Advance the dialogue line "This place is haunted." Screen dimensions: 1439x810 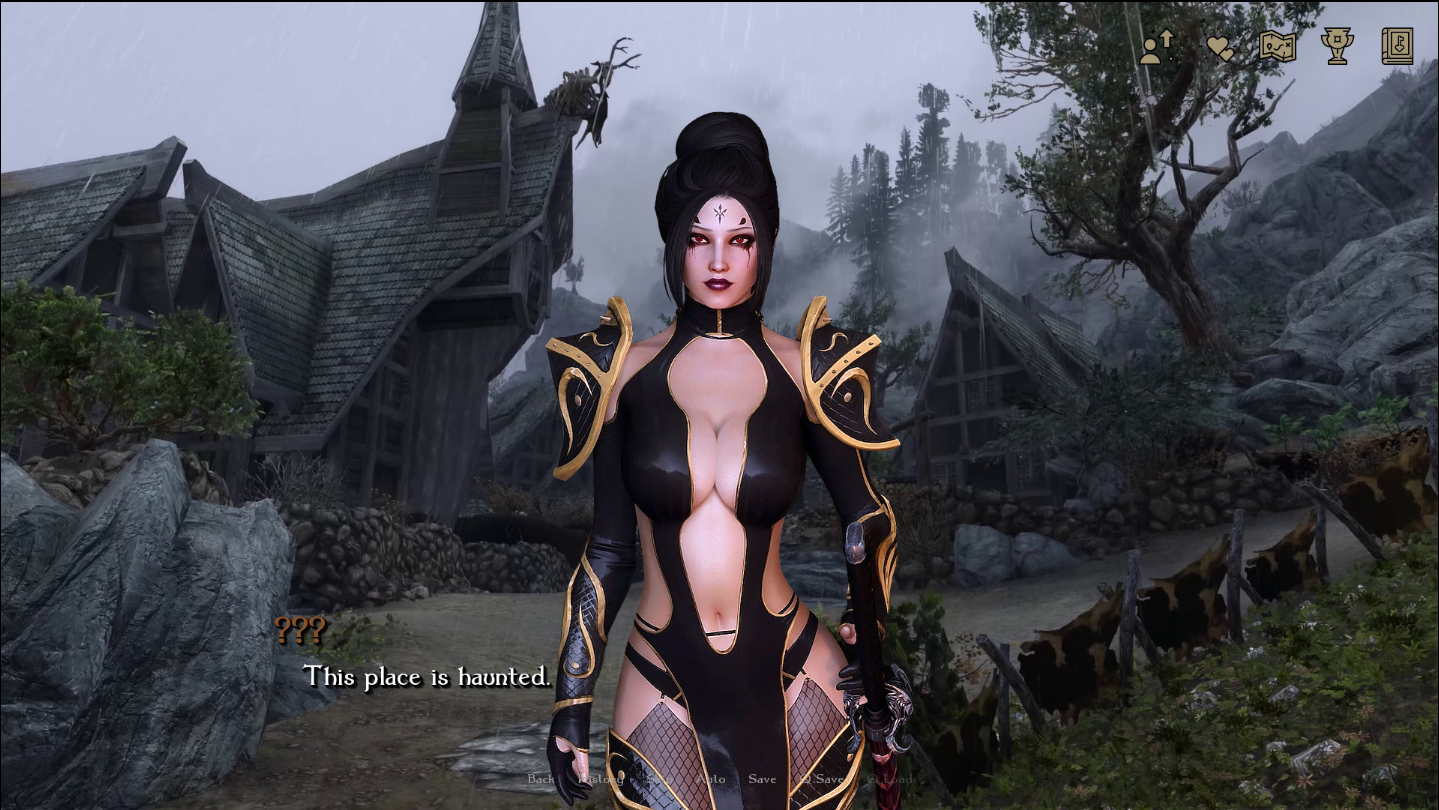(427, 677)
